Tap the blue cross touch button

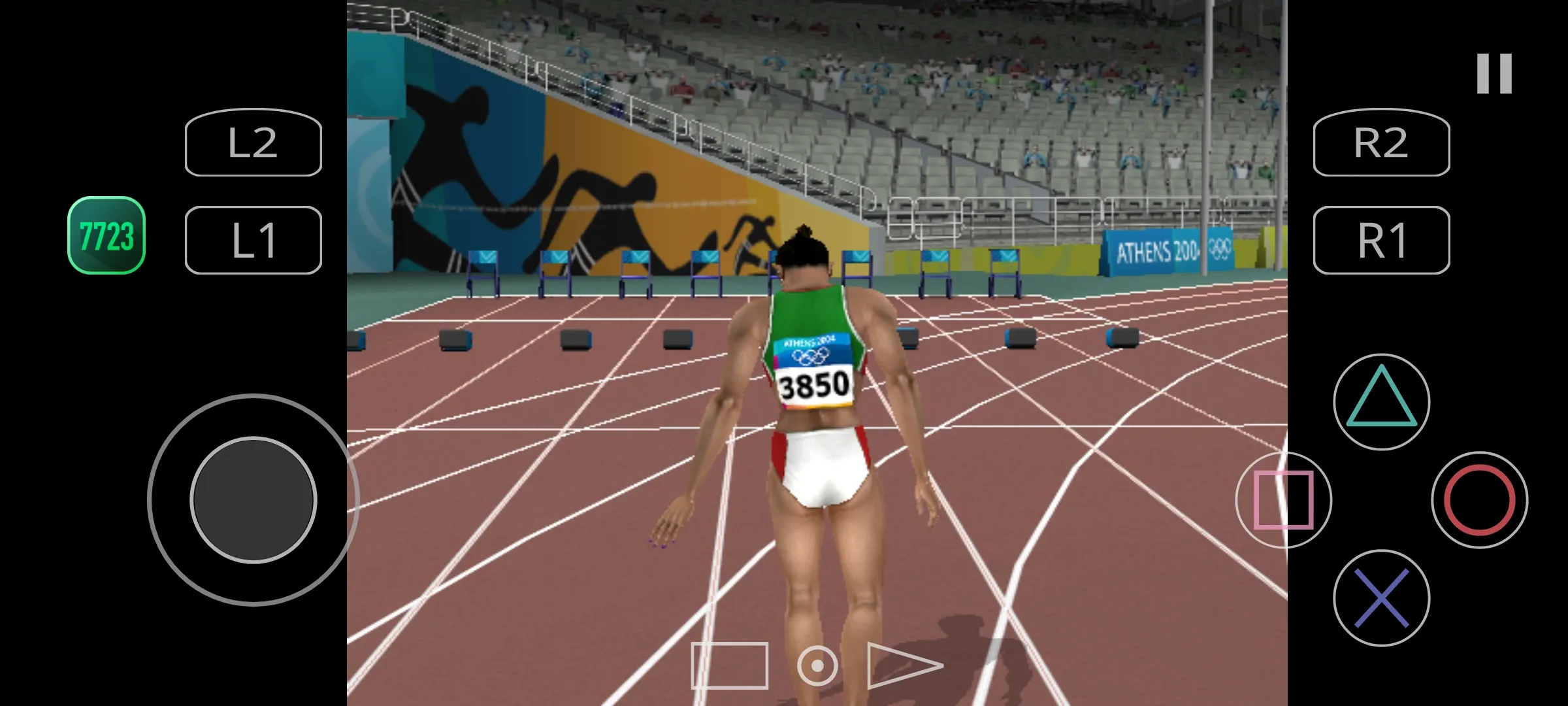tap(1381, 598)
